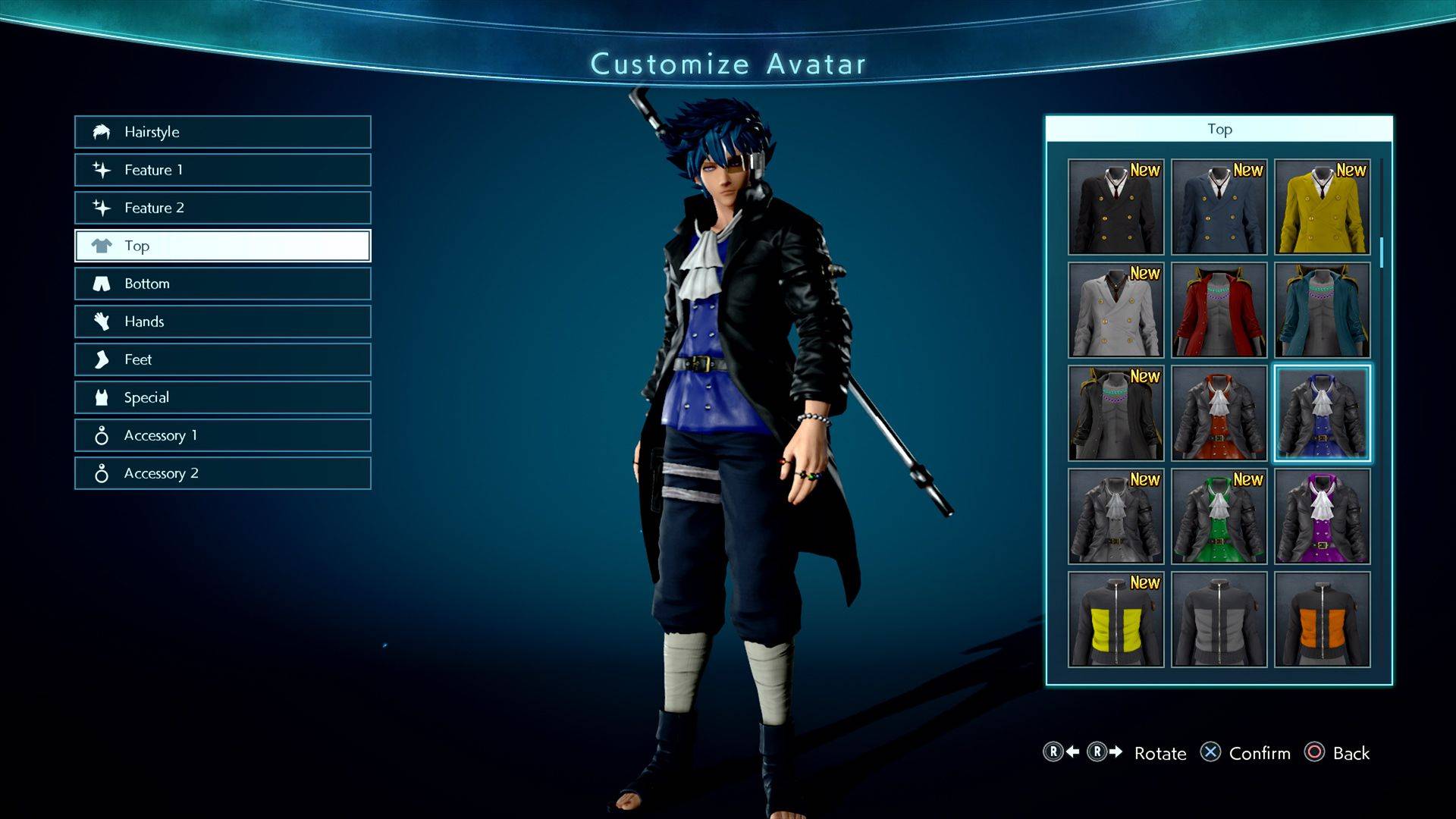1456x819 pixels.
Task: Choose Accessory 1 in the menu
Action: coord(222,435)
